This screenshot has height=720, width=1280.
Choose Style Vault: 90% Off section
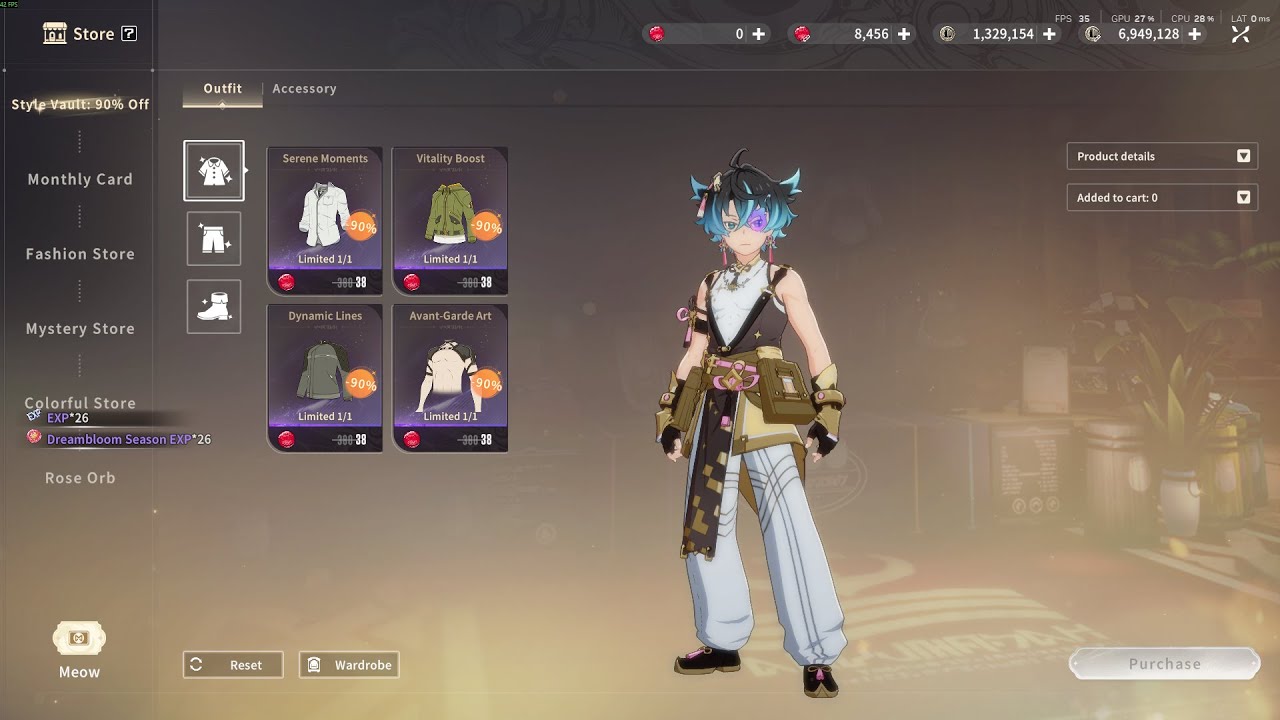tap(80, 104)
